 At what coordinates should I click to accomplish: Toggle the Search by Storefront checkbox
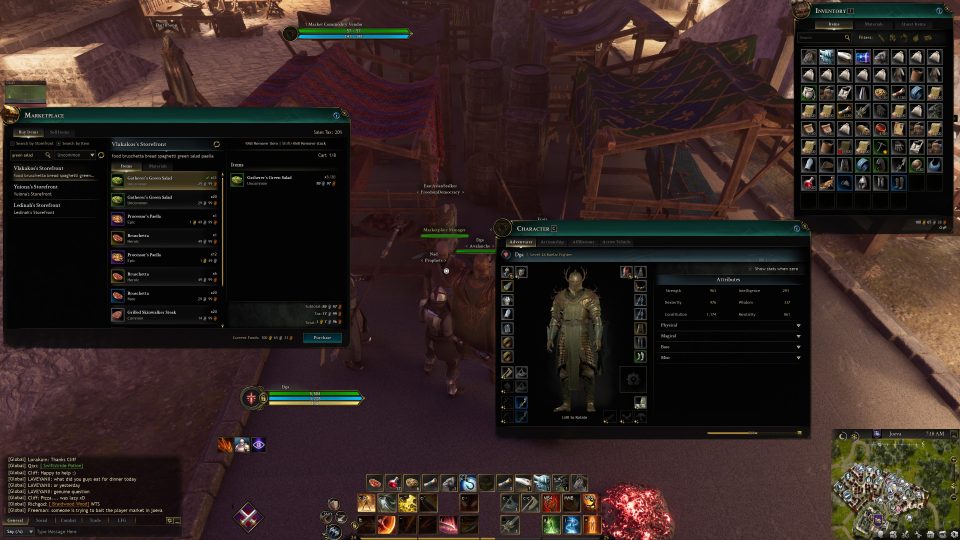[14, 145]
